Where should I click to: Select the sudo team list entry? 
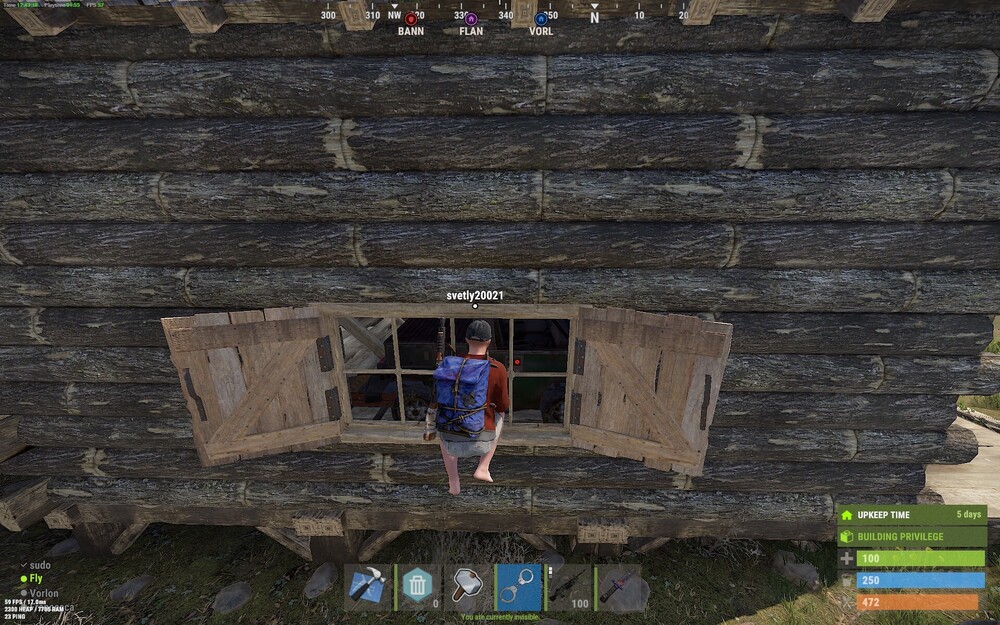41,565
